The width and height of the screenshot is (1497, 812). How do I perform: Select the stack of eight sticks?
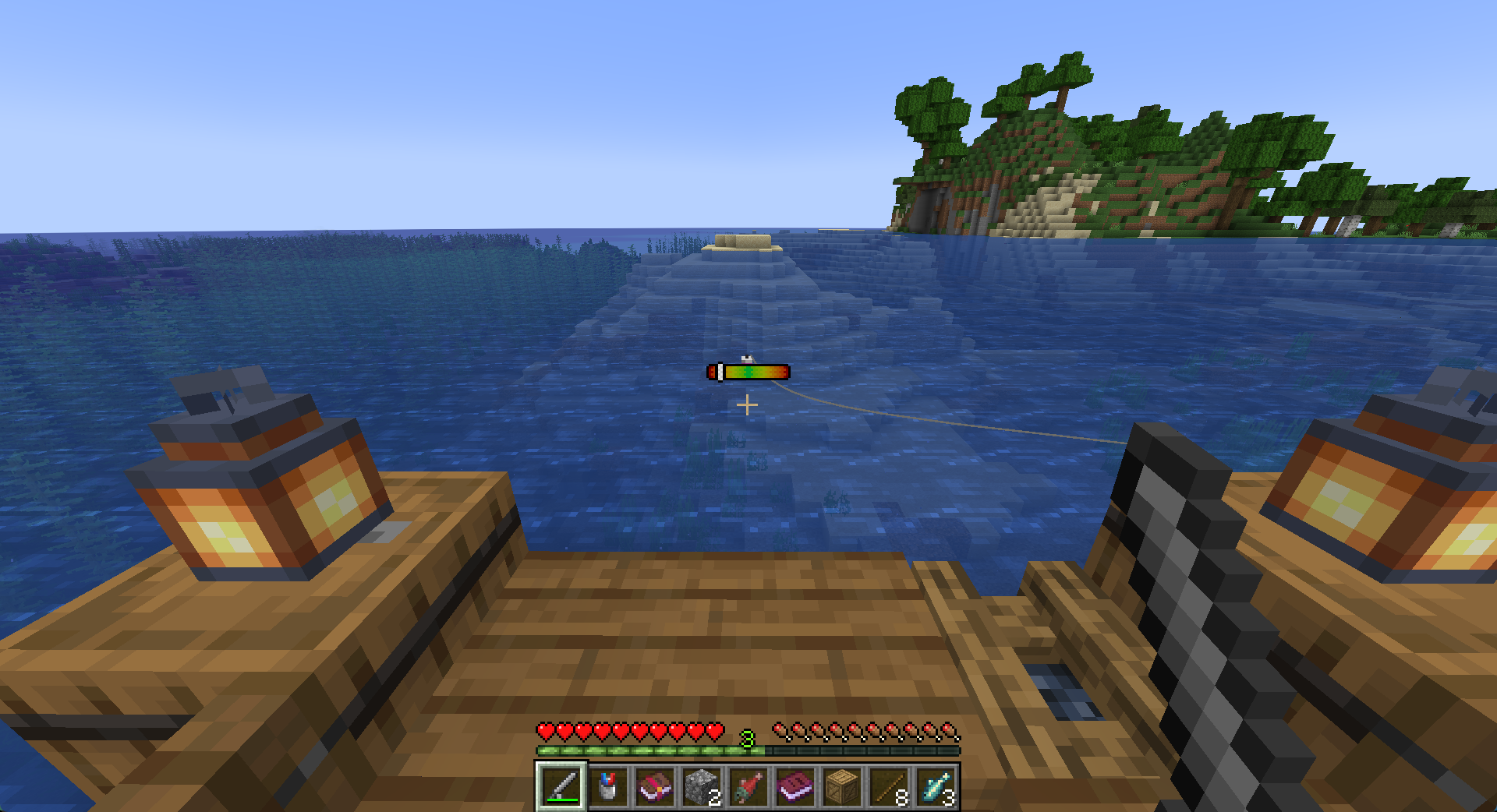(x=889, y=786)
